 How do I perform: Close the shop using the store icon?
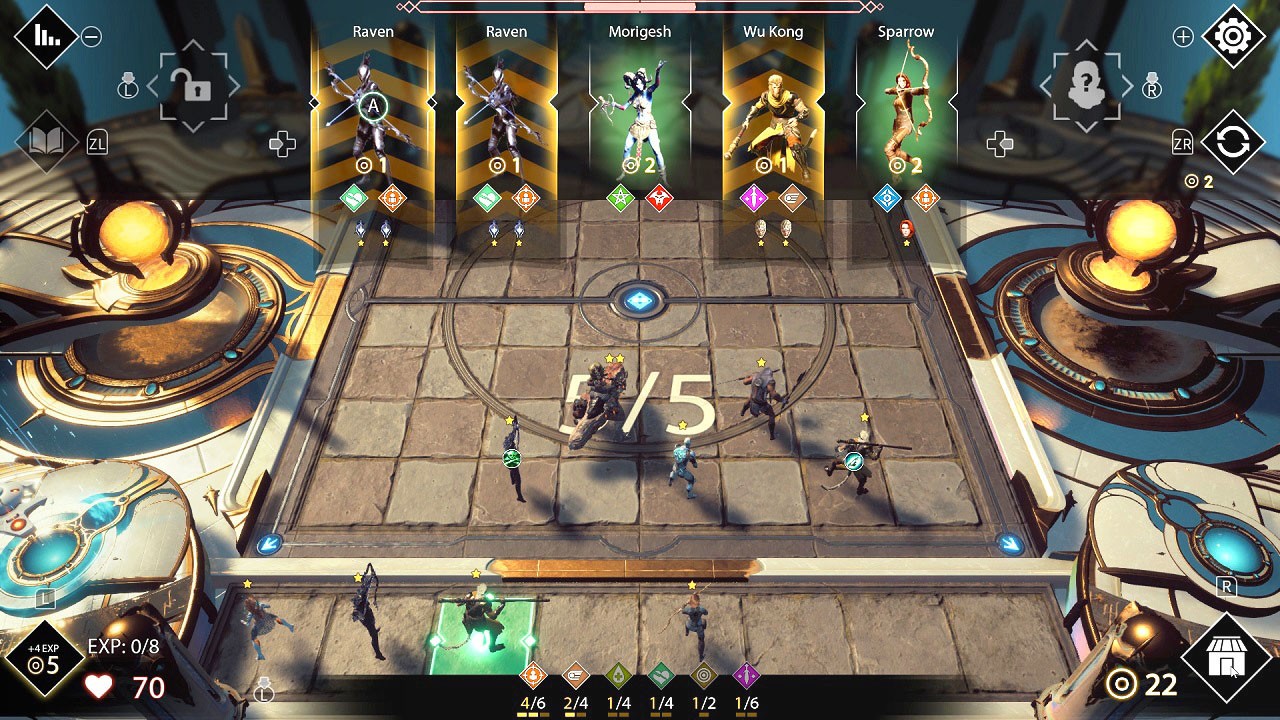click(1225, 659)
